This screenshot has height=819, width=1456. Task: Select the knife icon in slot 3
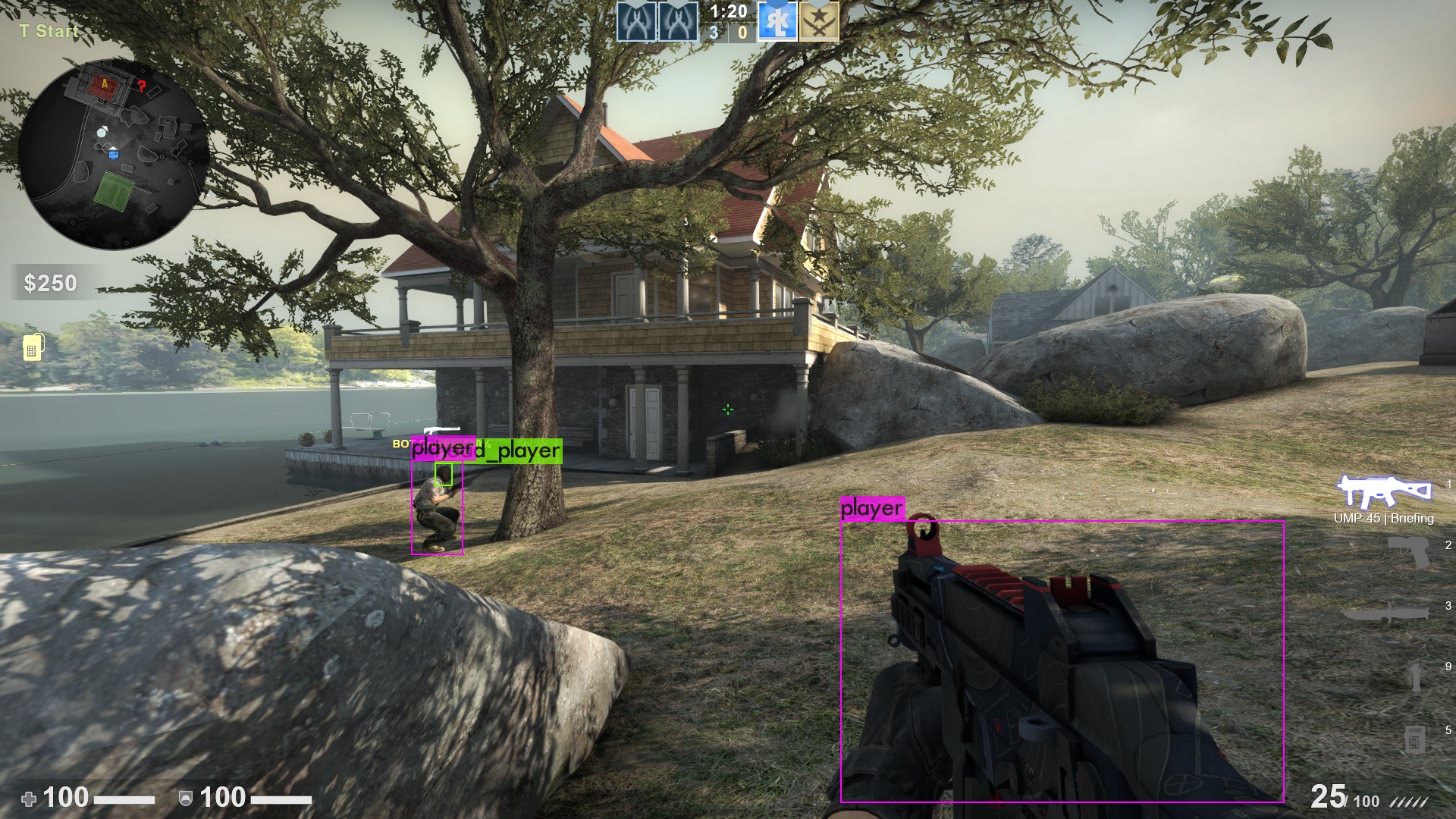point(1386,613)
